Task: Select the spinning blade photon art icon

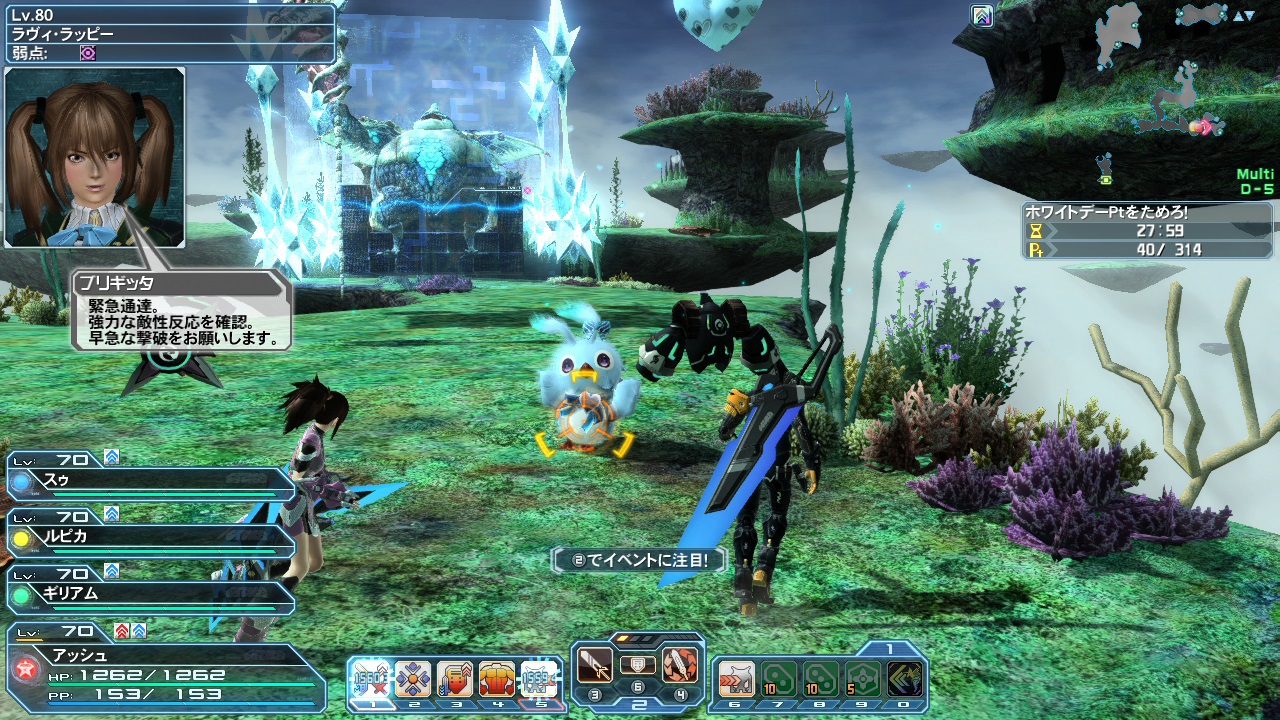Action: 680,666
